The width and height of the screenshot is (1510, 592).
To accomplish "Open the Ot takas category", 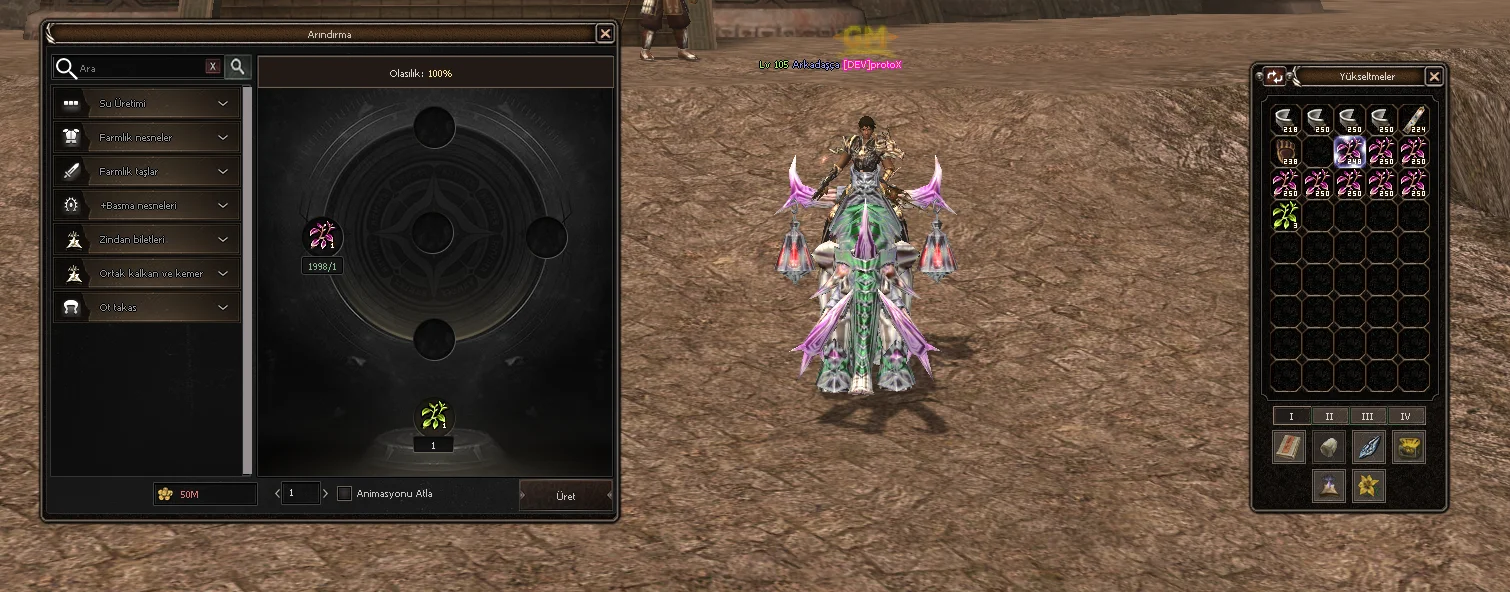I will [146, 307].
